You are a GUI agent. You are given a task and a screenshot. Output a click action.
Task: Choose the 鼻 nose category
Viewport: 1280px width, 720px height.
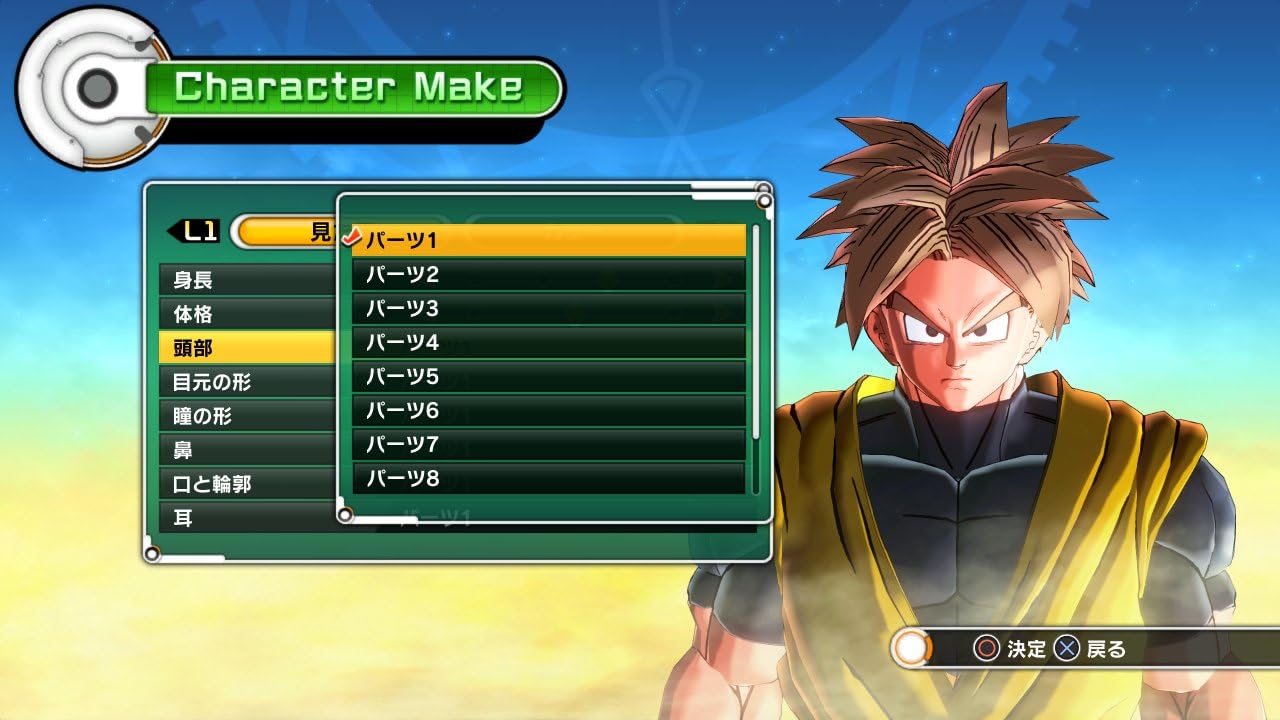tap(247, 450)
